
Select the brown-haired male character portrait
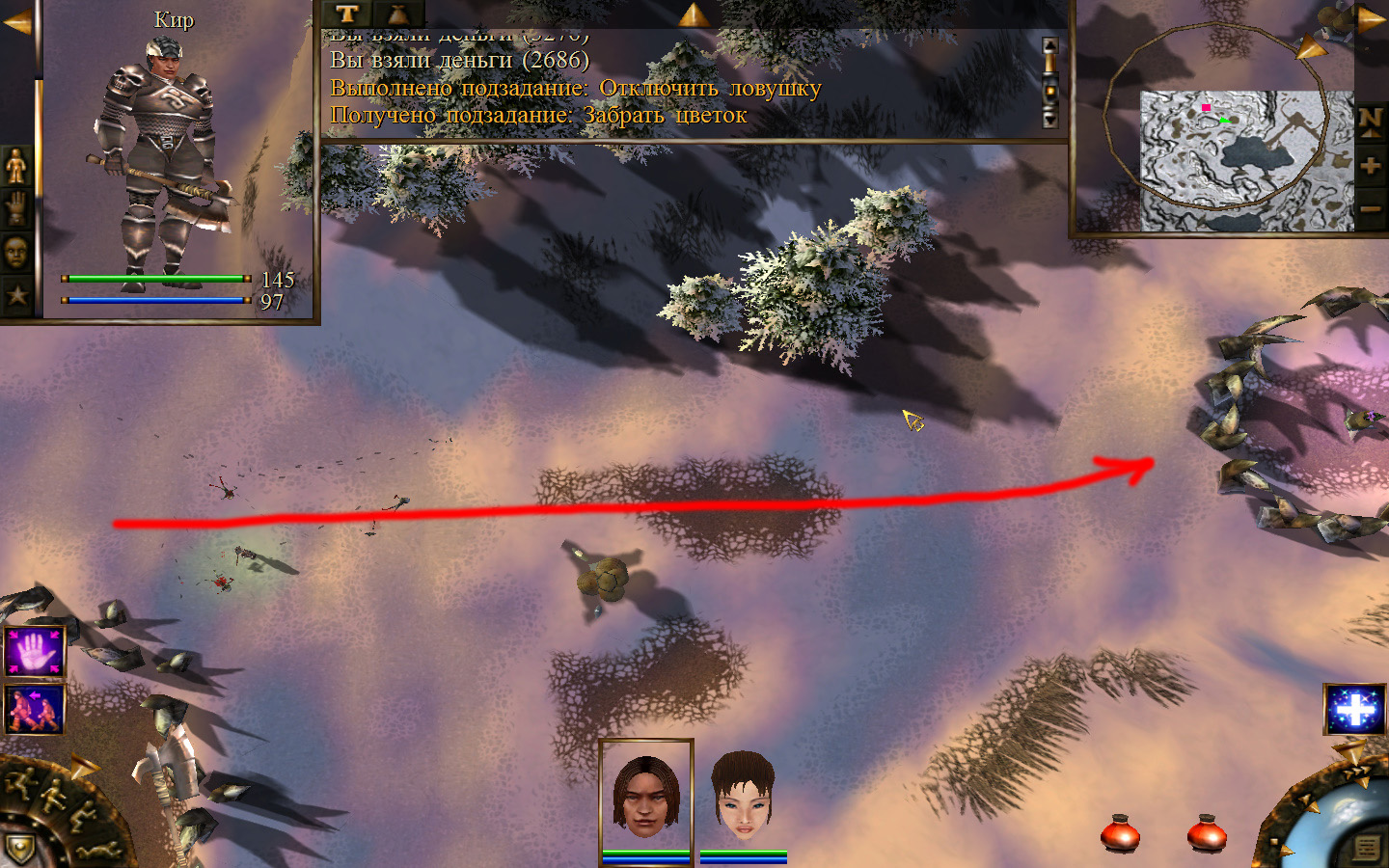tap(645, 796)
